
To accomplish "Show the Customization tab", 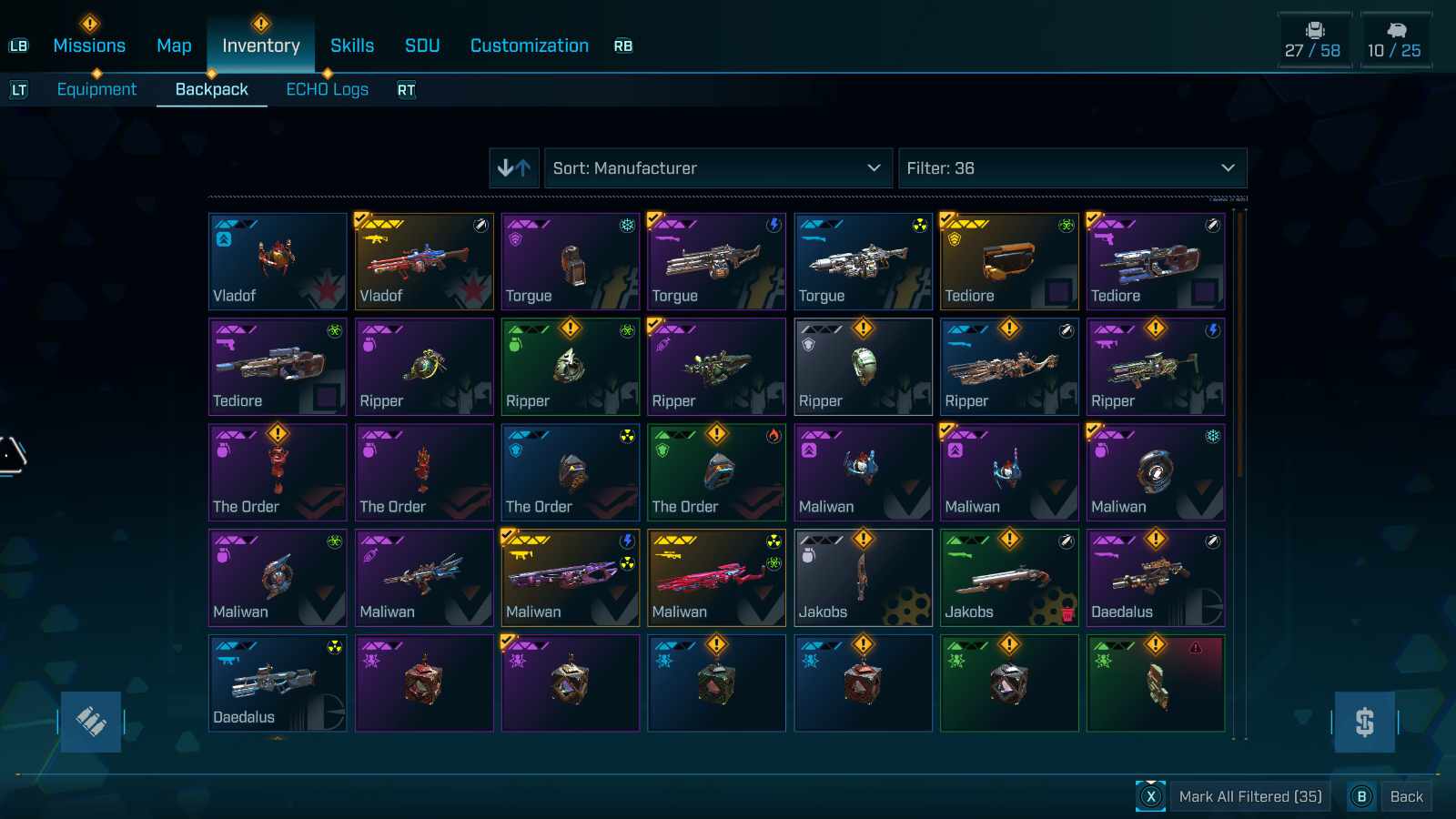I will (529, 45).
